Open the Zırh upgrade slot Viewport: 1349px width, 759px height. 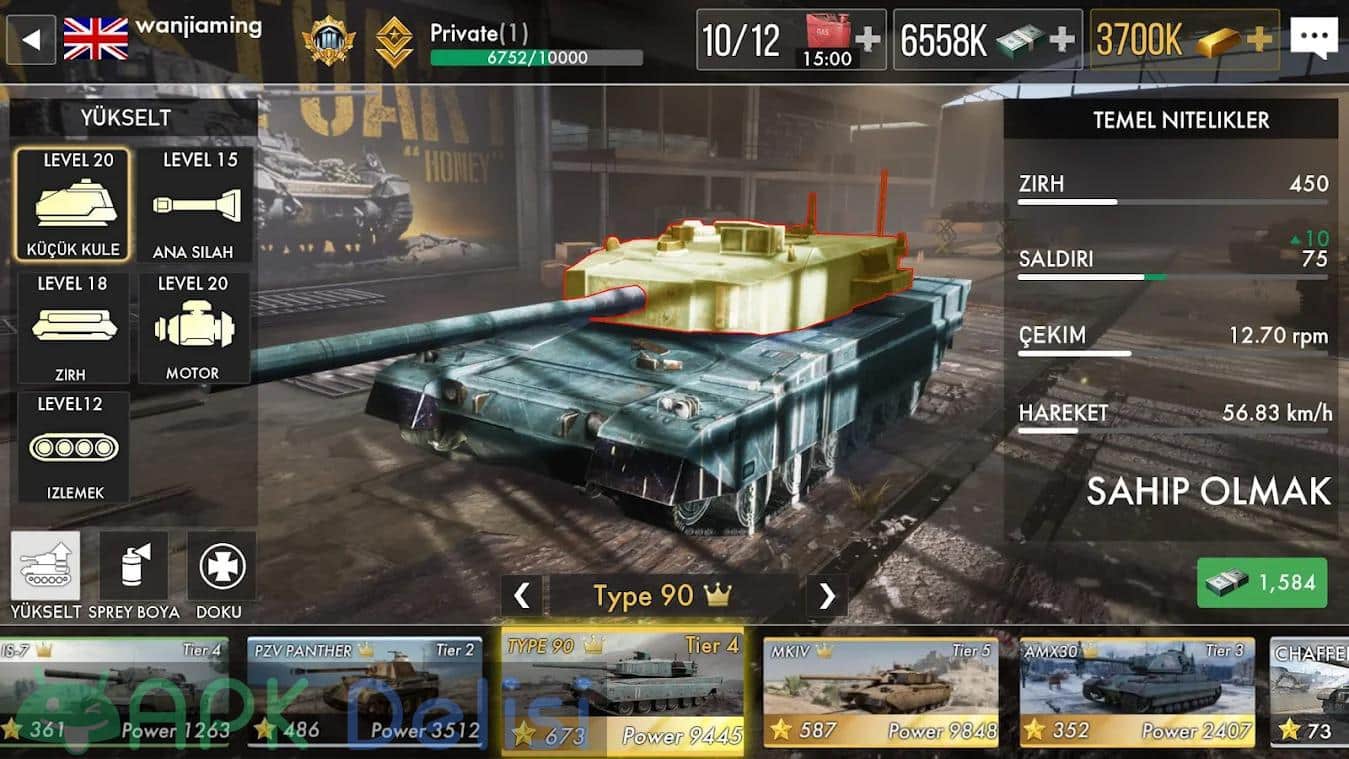[x=72, y=327]
